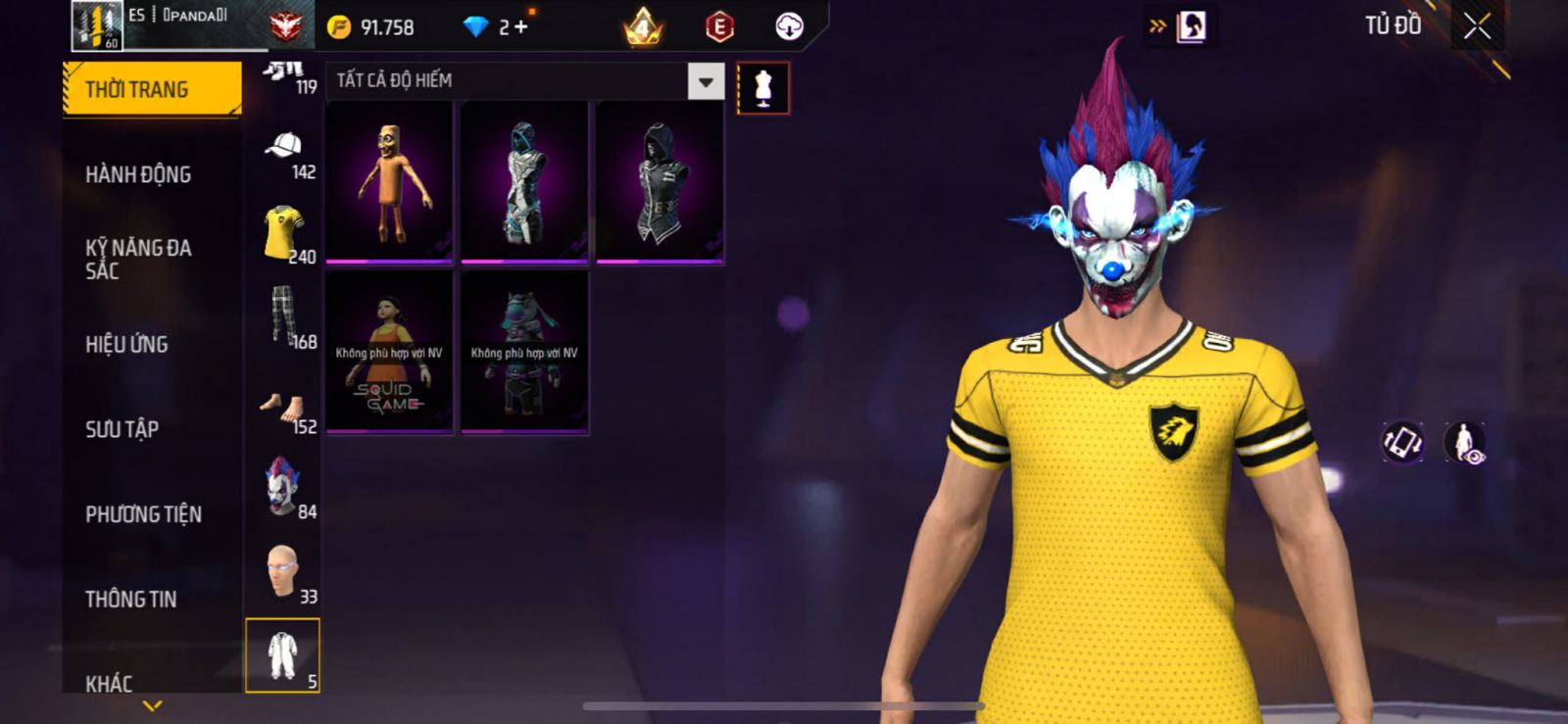
Task: Choose the yellow shirt tops category
Action: [283, 235]
